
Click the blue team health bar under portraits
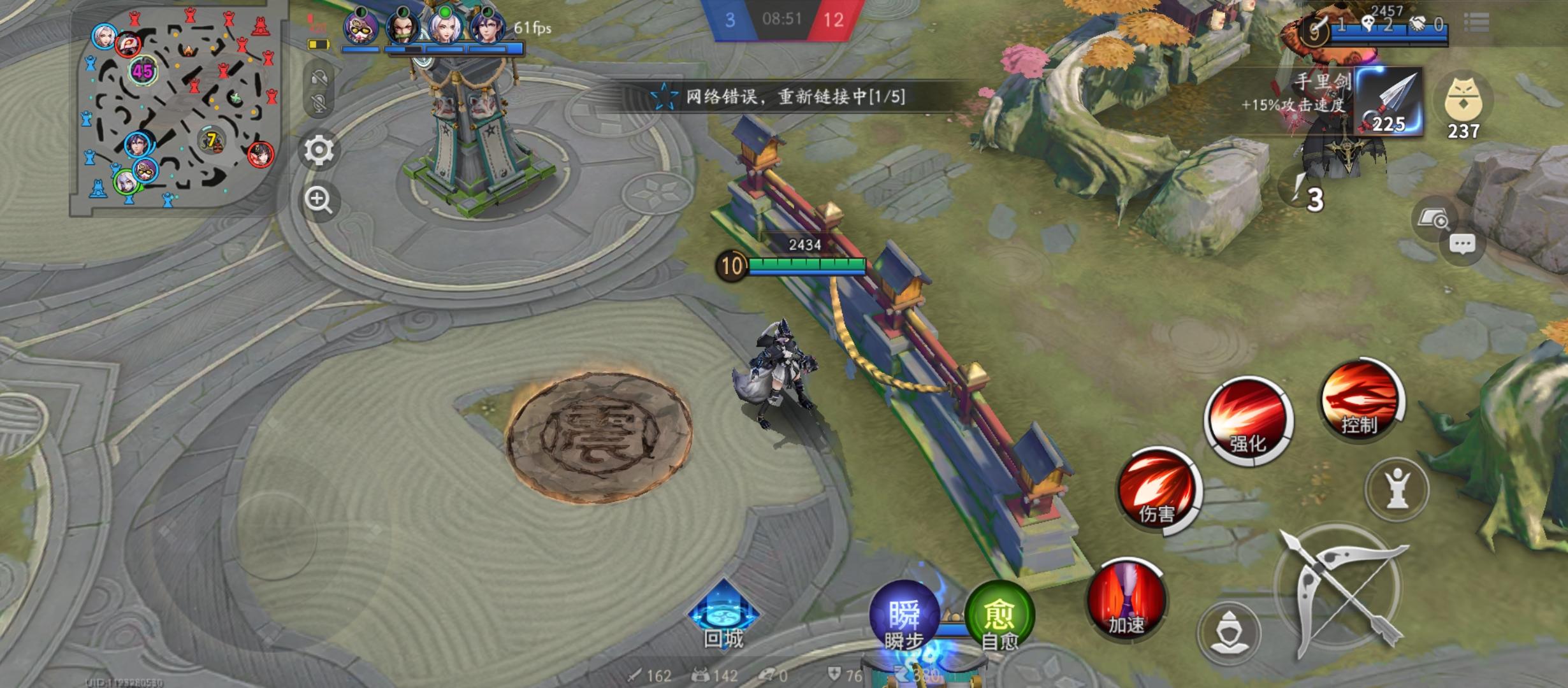[x=433, y=48]
